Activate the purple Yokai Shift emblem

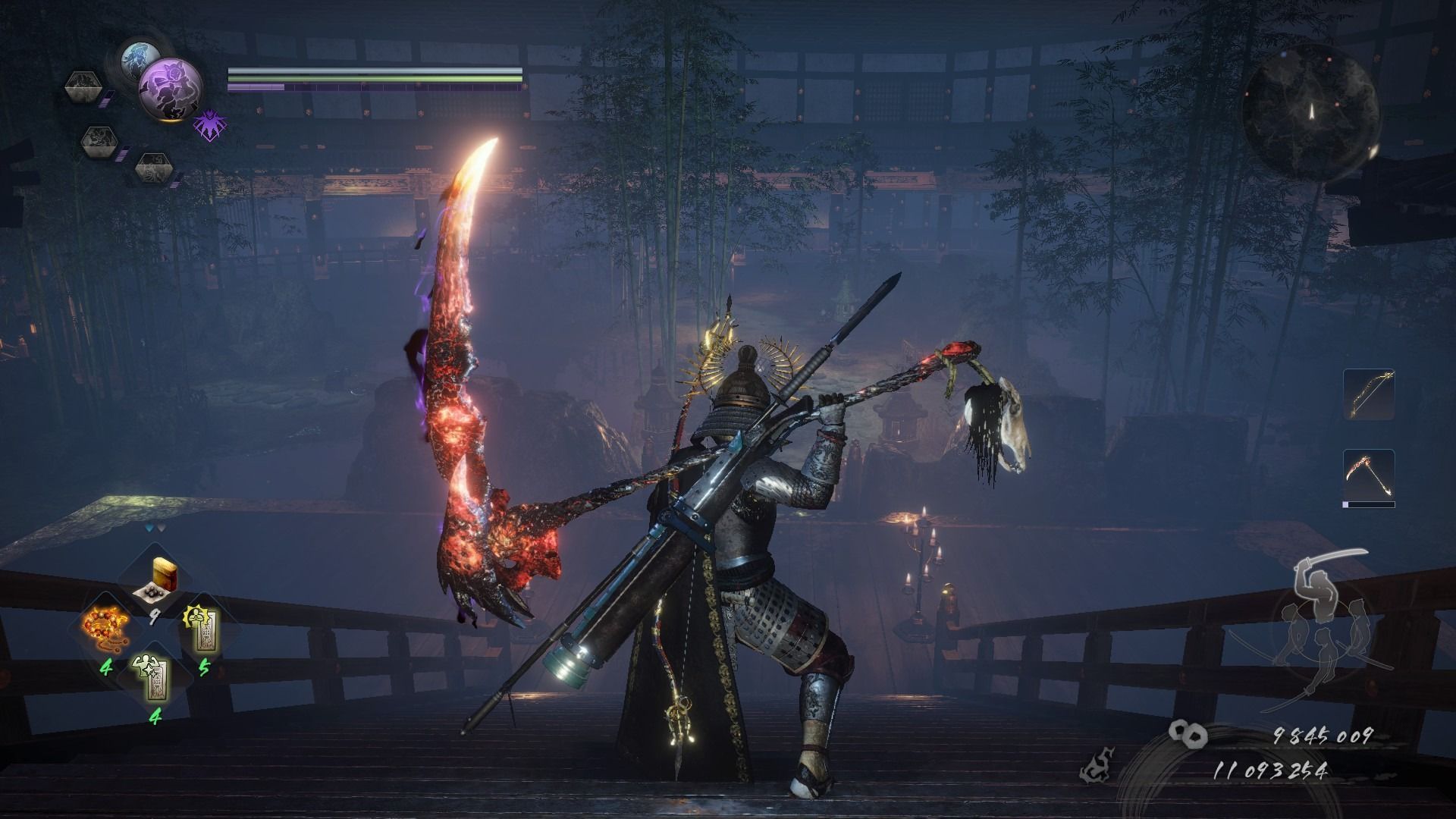coord(206,124)
